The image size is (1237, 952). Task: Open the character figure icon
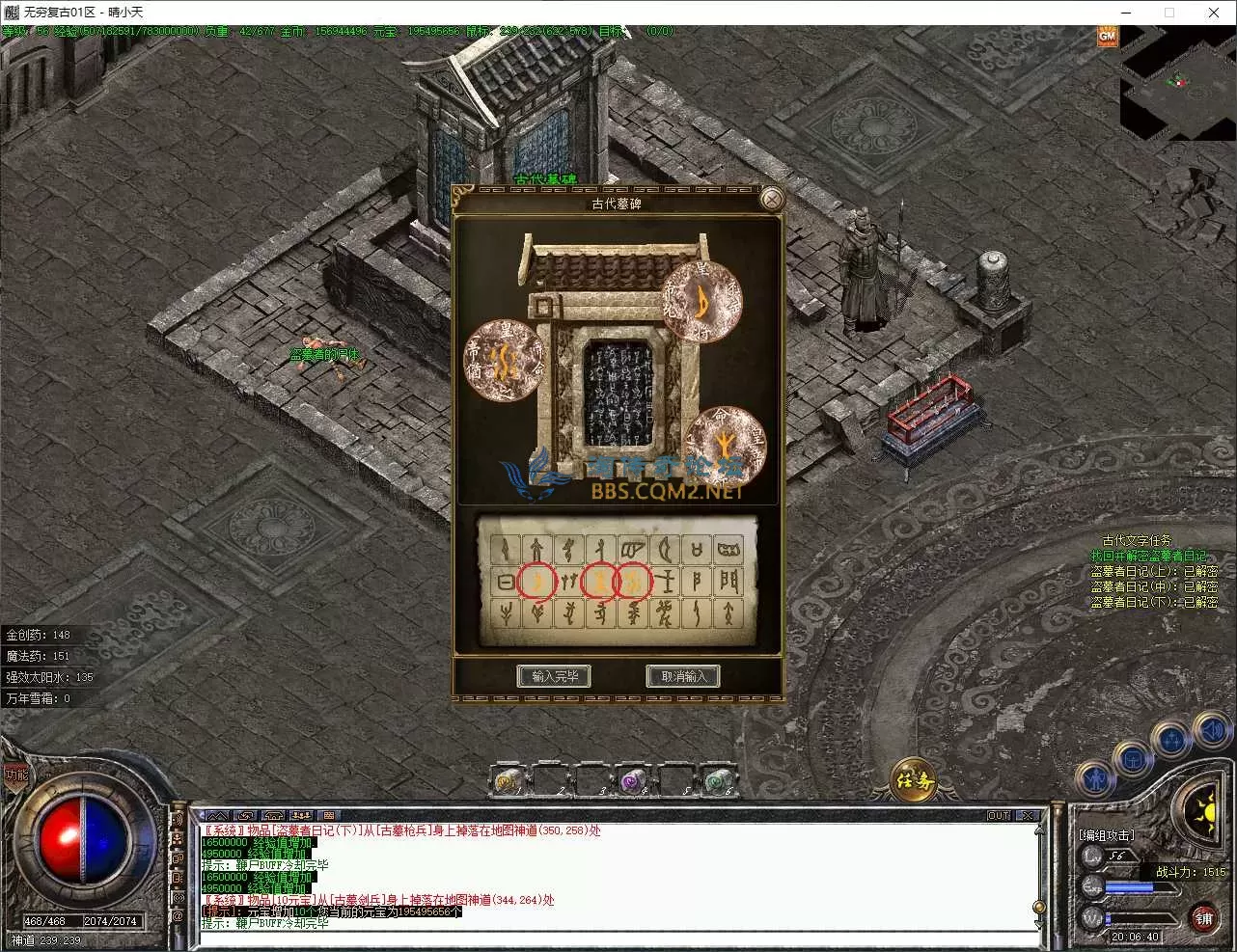(x=1096, y=776)
